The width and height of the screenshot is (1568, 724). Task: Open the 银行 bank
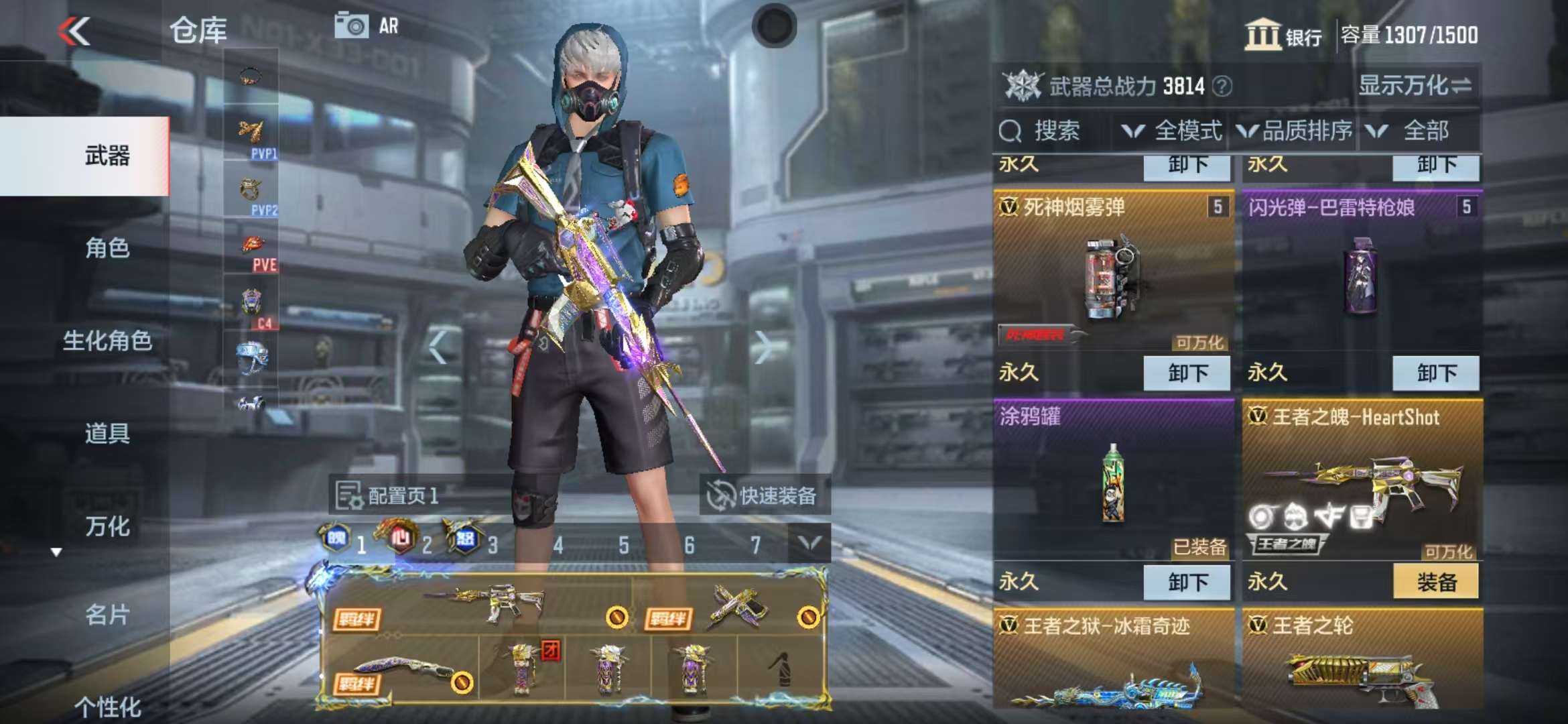click(1283, 35)
